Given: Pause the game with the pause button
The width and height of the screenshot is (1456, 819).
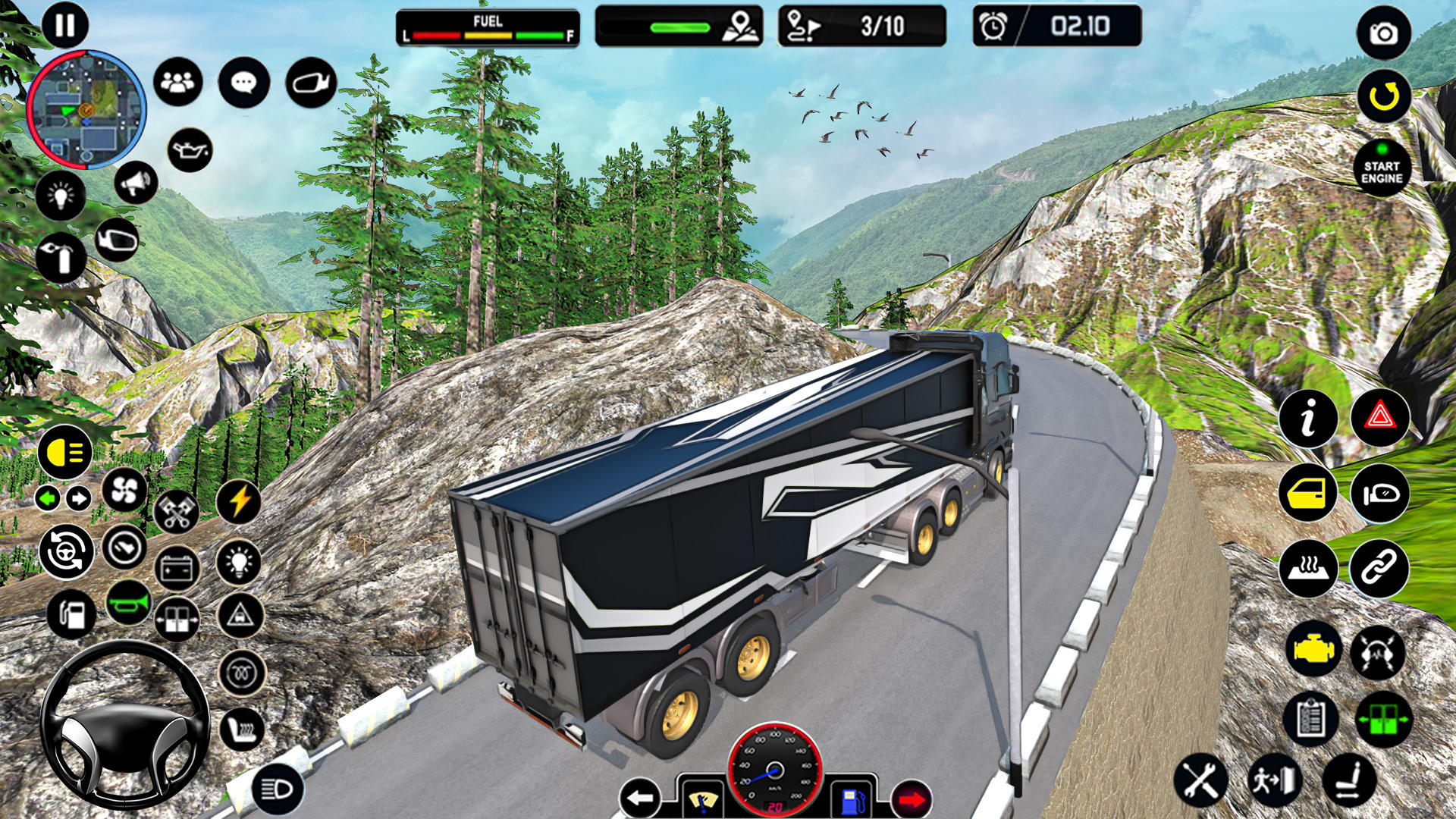Looking at the screenshot, I should (65, 26).
